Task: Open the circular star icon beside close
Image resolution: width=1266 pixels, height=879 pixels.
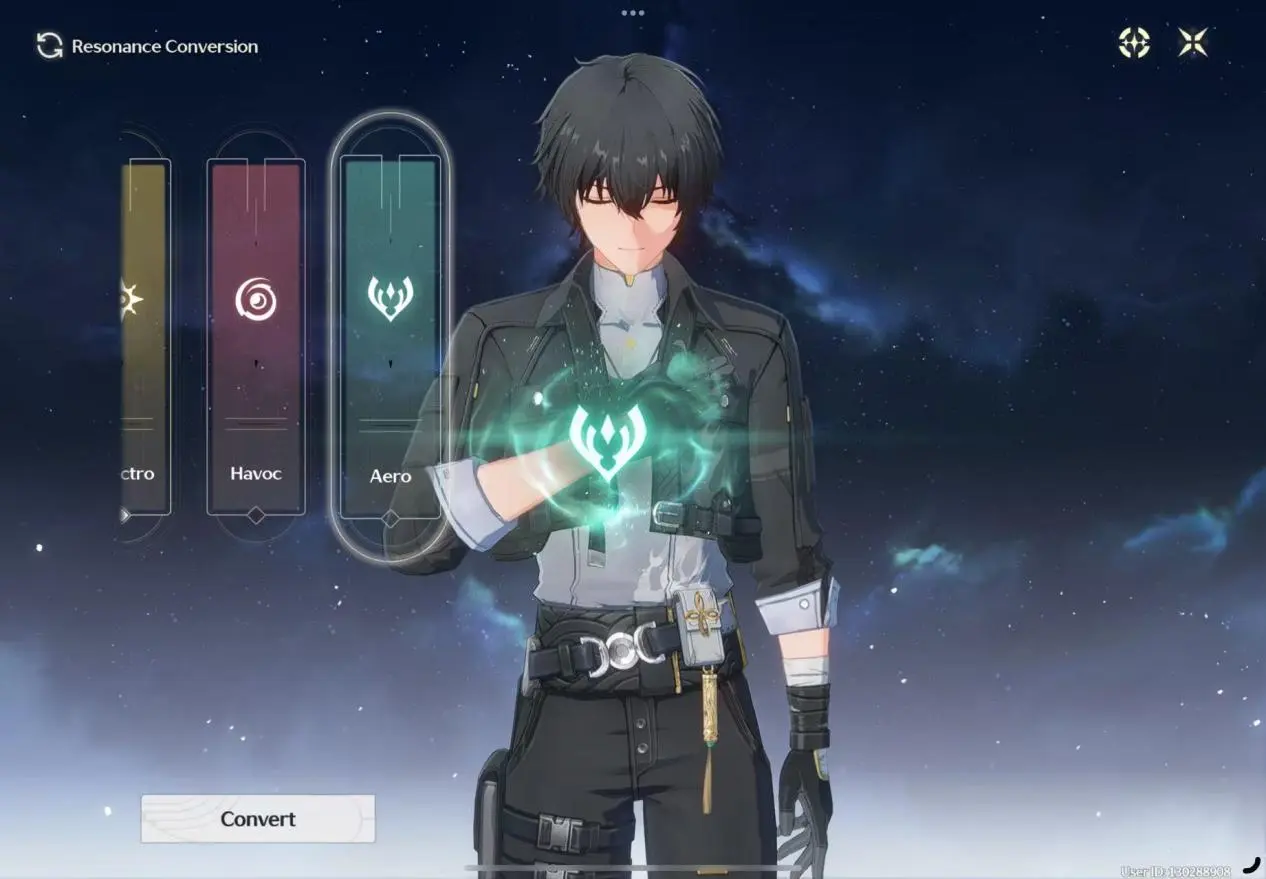Action: click(x=1133, y=42)
